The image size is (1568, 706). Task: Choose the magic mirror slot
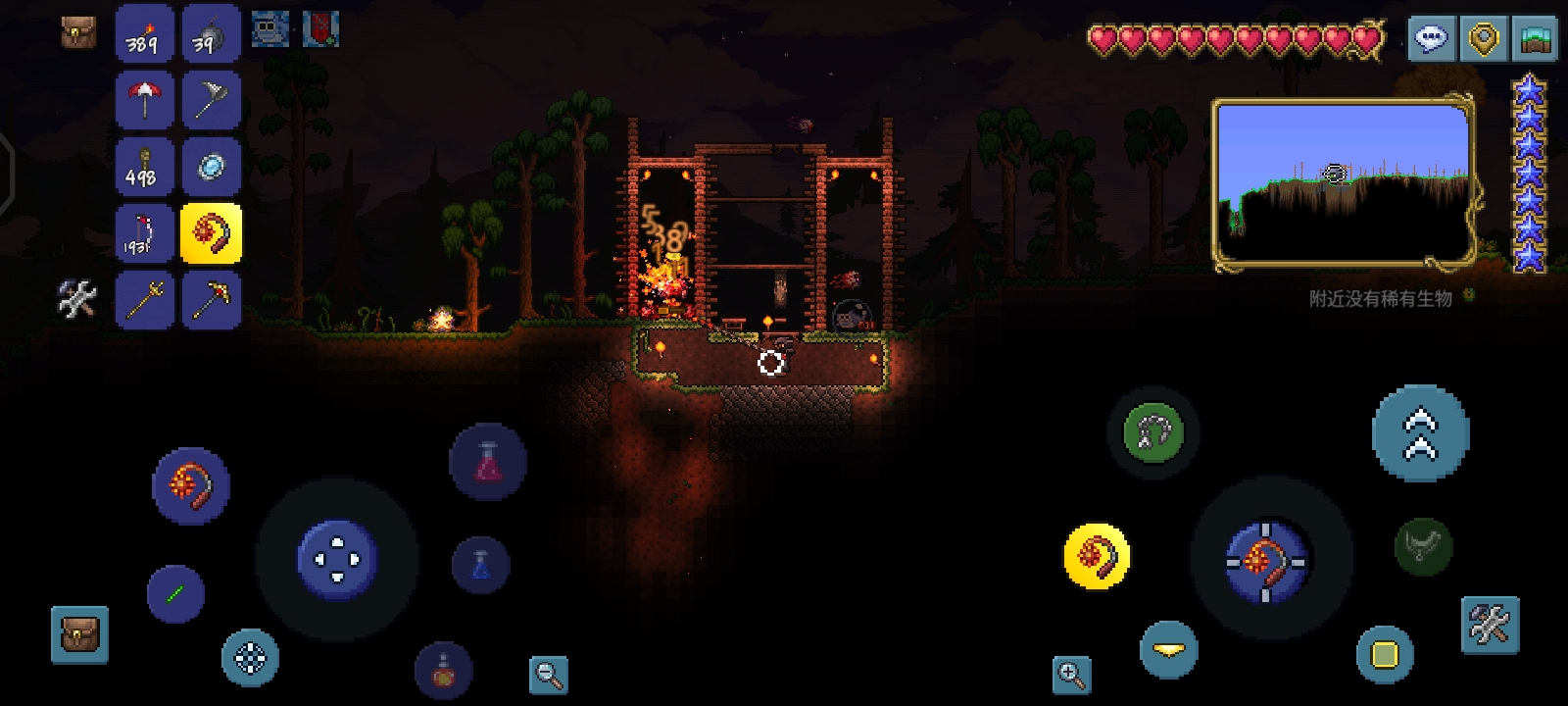(211, 167)
